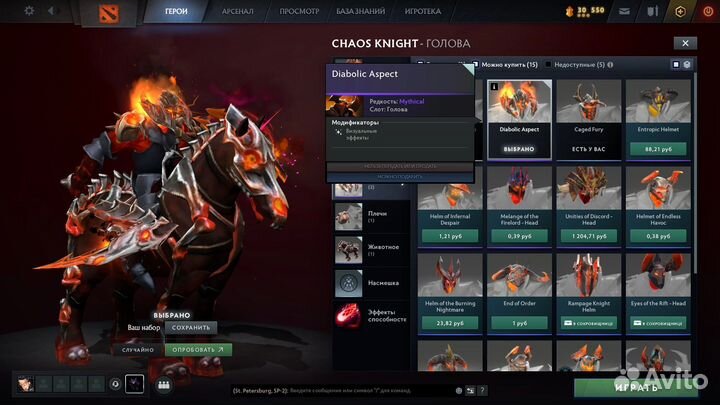720x405 pixels.
Task: Start matchmaking with the Играть button
Action: point(635,387)
